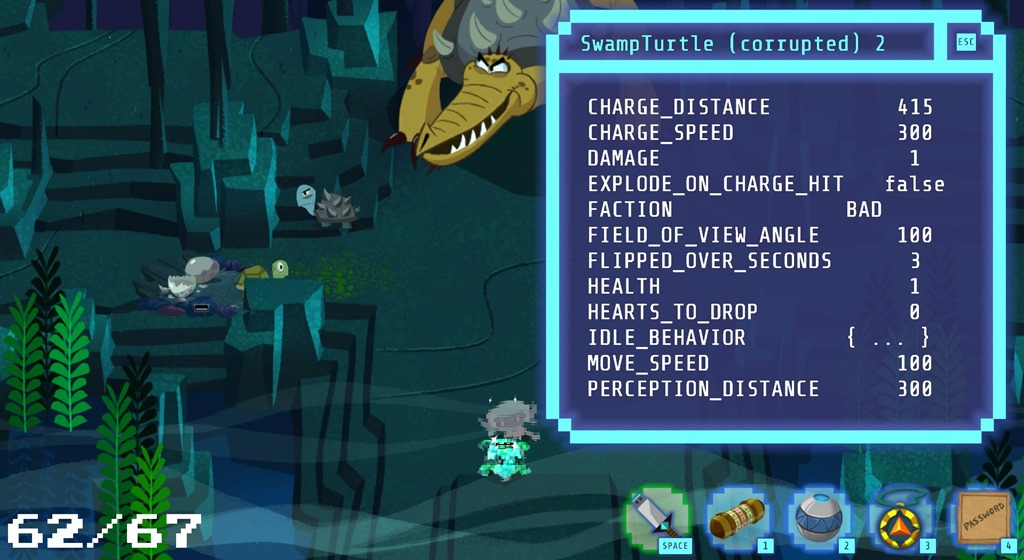Image resolution: width=1024 pixels, height=560 pixels.
Task: Expand the IDLE_BEHAVIOR table
Action: tap(888, 338)
